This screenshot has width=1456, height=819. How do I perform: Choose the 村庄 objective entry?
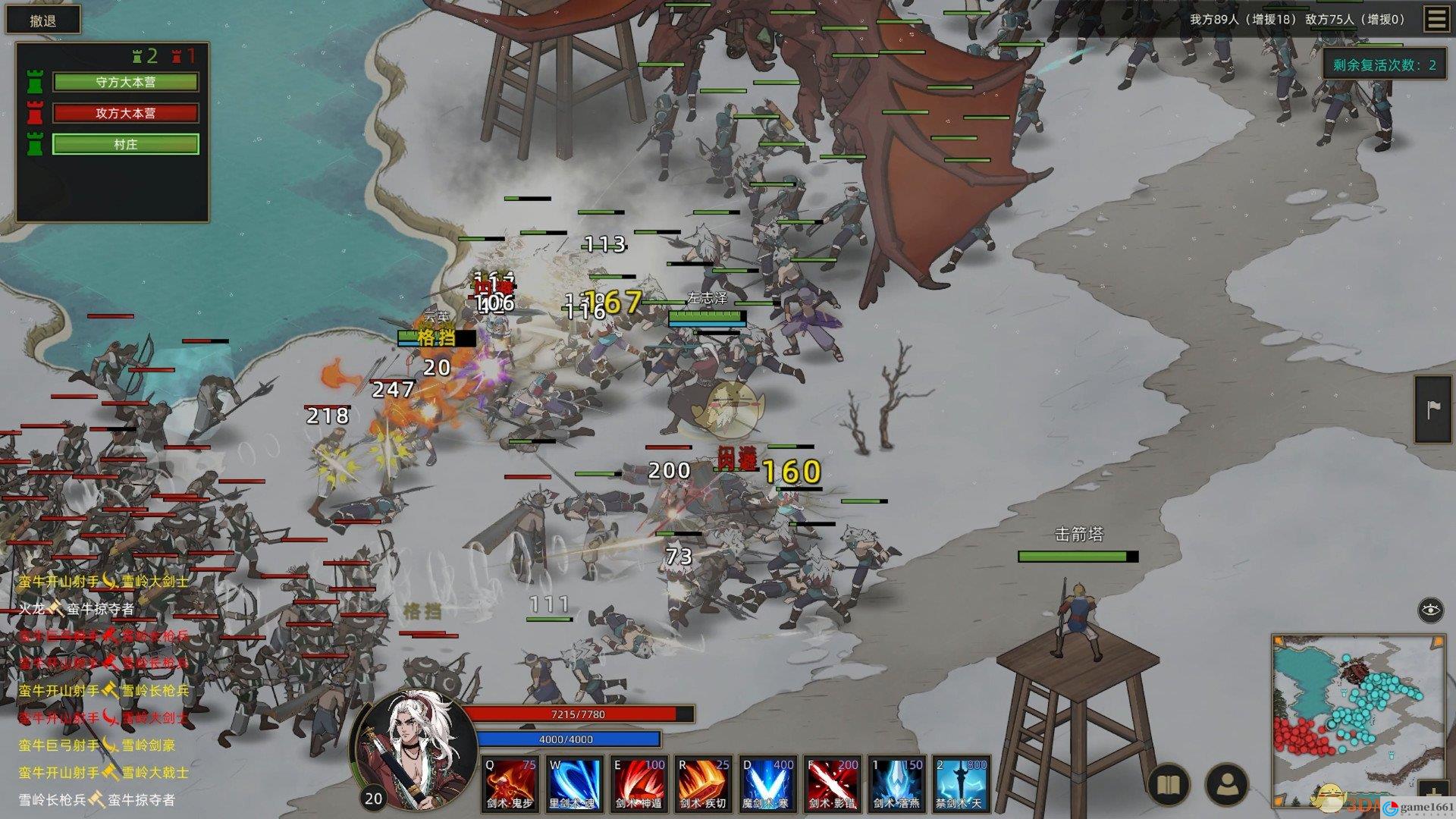coord(126,144)
